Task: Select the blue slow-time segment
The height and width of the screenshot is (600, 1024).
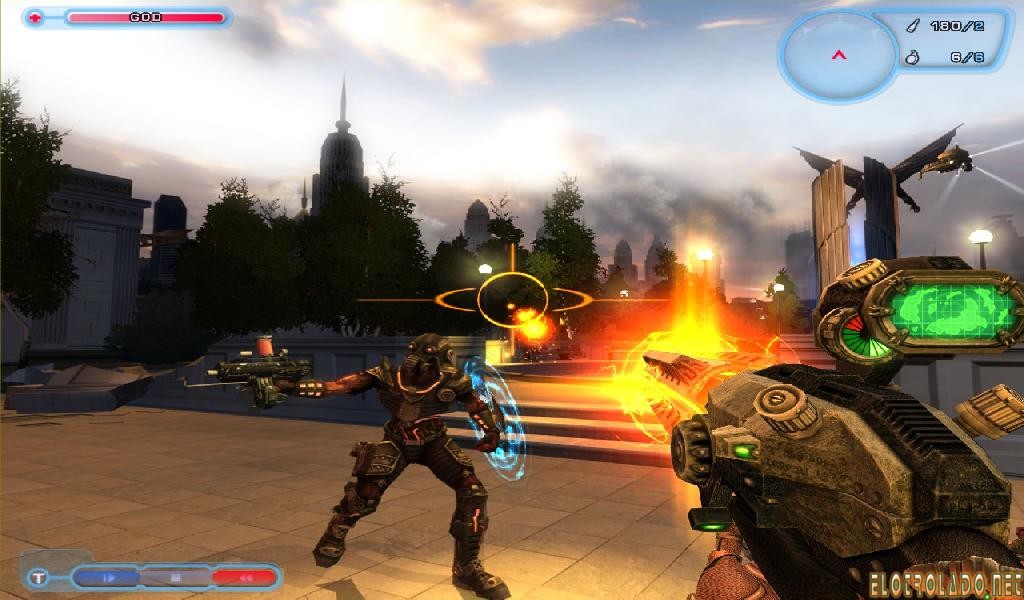Action: pyautogui.click(x=107, y=577)
